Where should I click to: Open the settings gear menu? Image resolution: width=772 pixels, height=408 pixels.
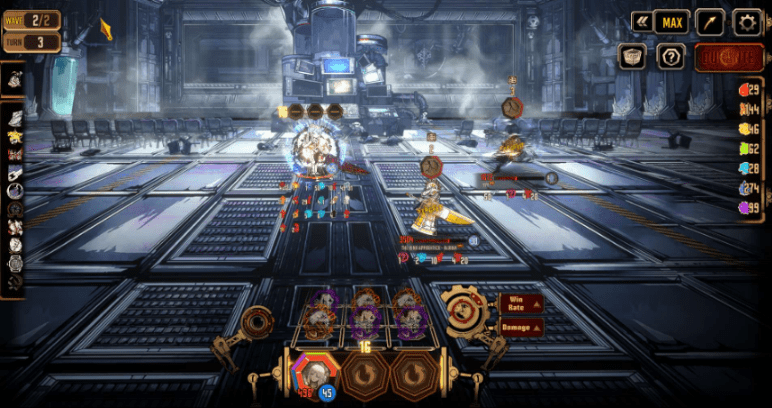click(746, 22)
